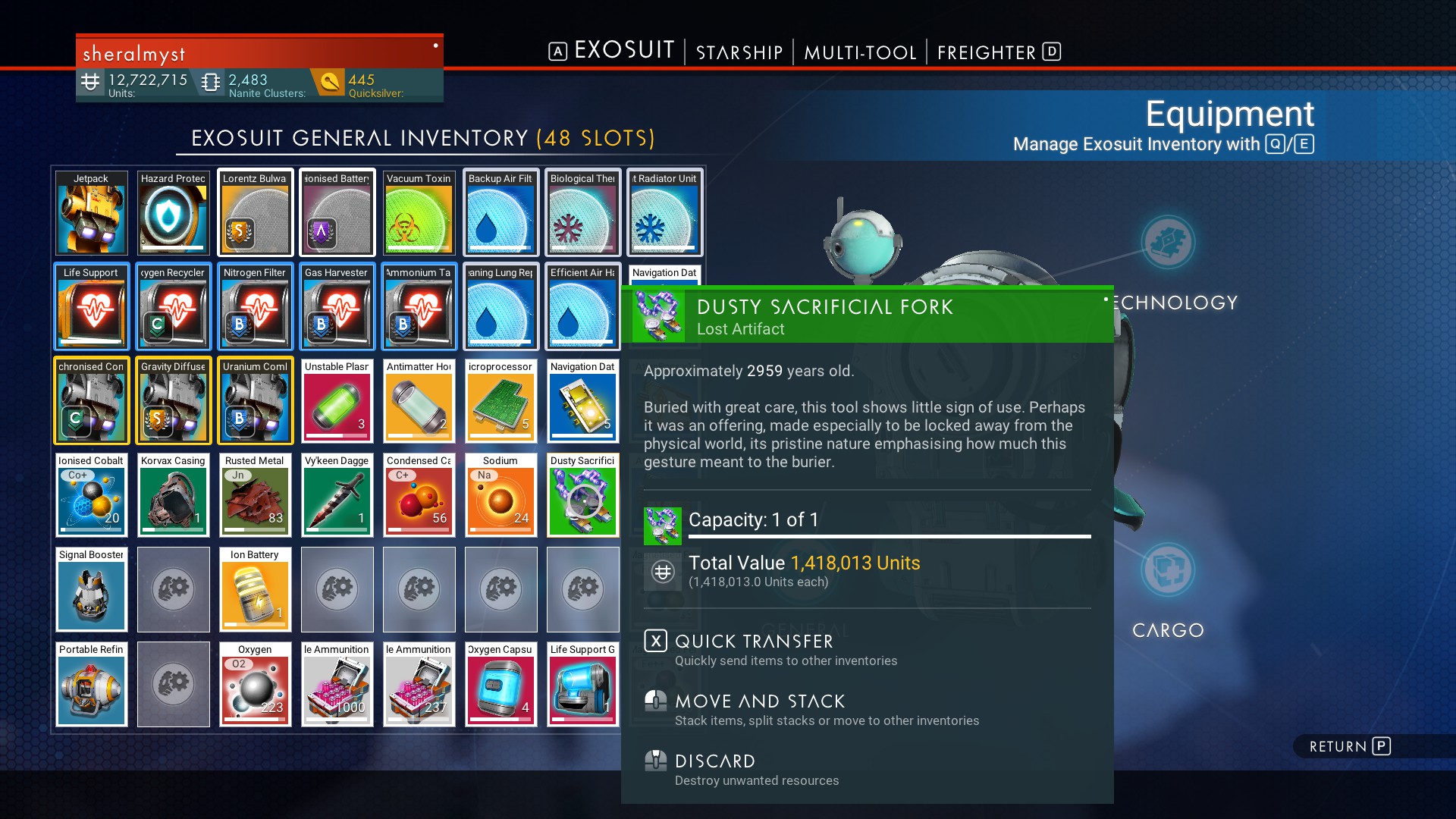Switch to the Freighter inventory tab

[987, 52]
